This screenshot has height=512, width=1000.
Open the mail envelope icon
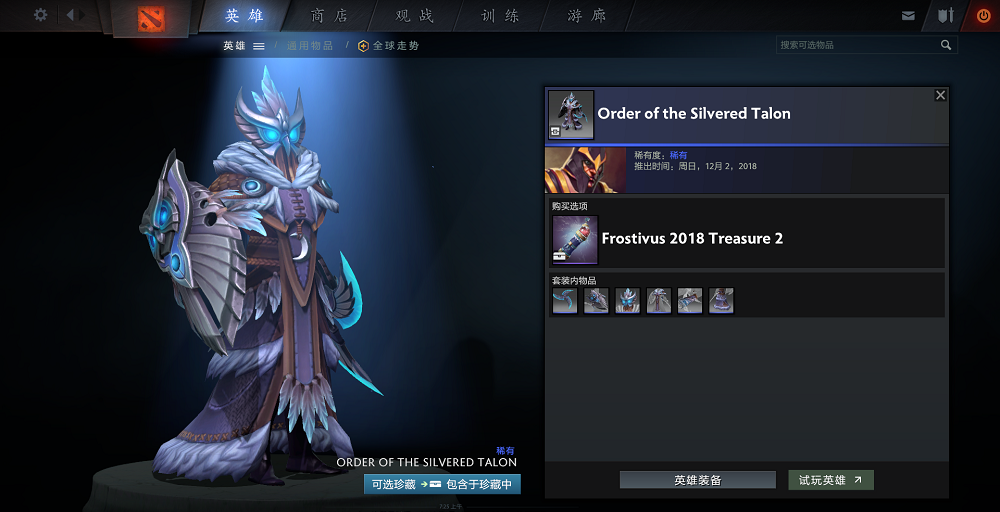[908, 16]
